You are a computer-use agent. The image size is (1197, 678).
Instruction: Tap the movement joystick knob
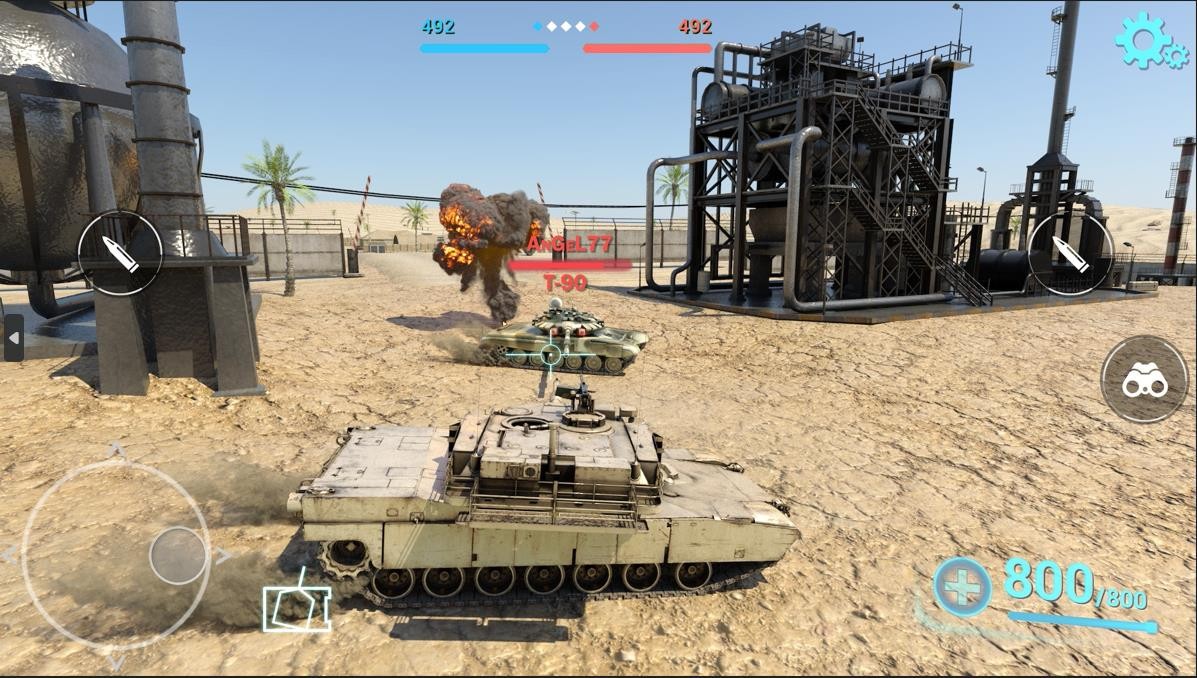pos(178,555)
